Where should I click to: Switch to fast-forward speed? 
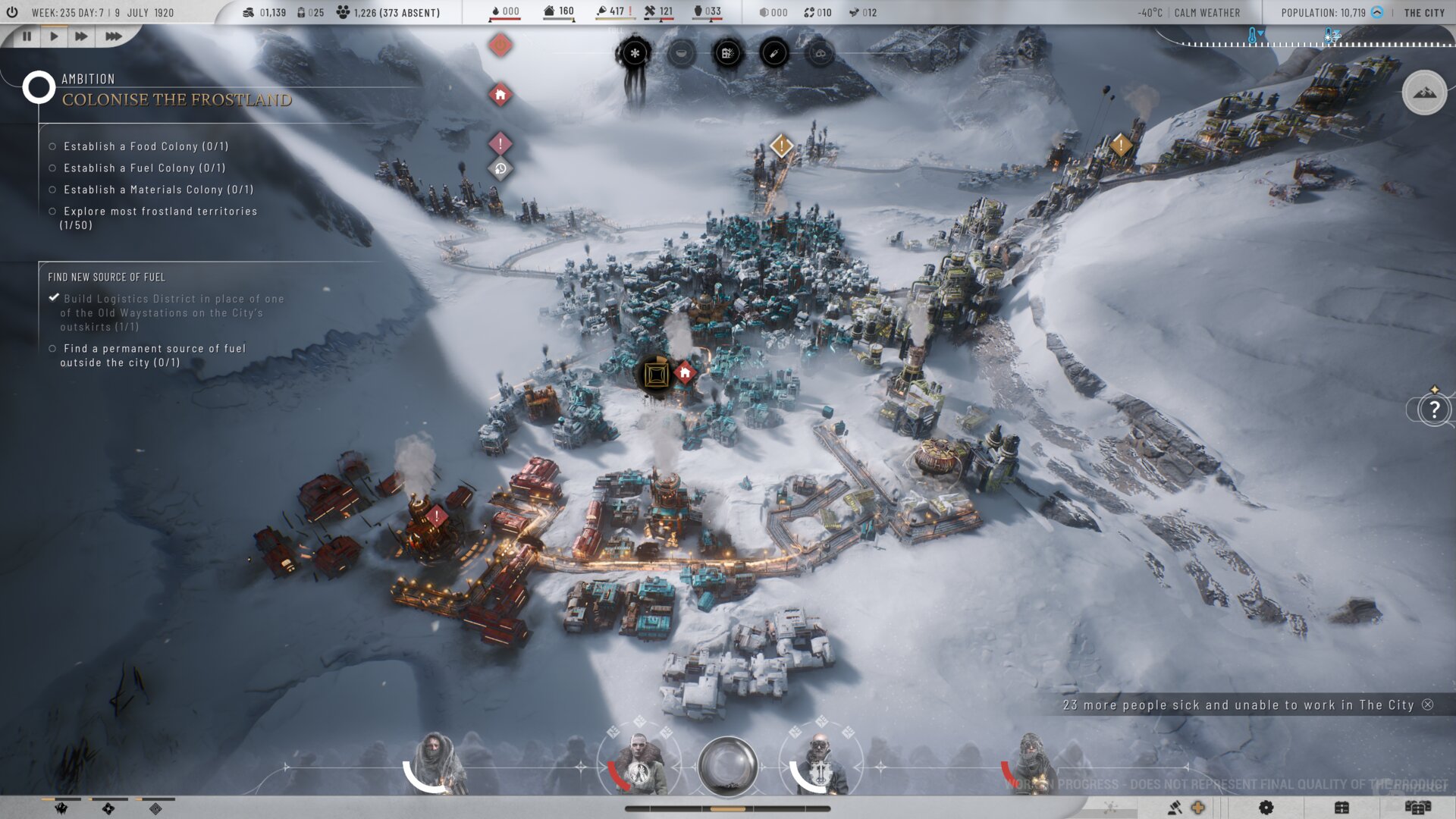(81, 36)
